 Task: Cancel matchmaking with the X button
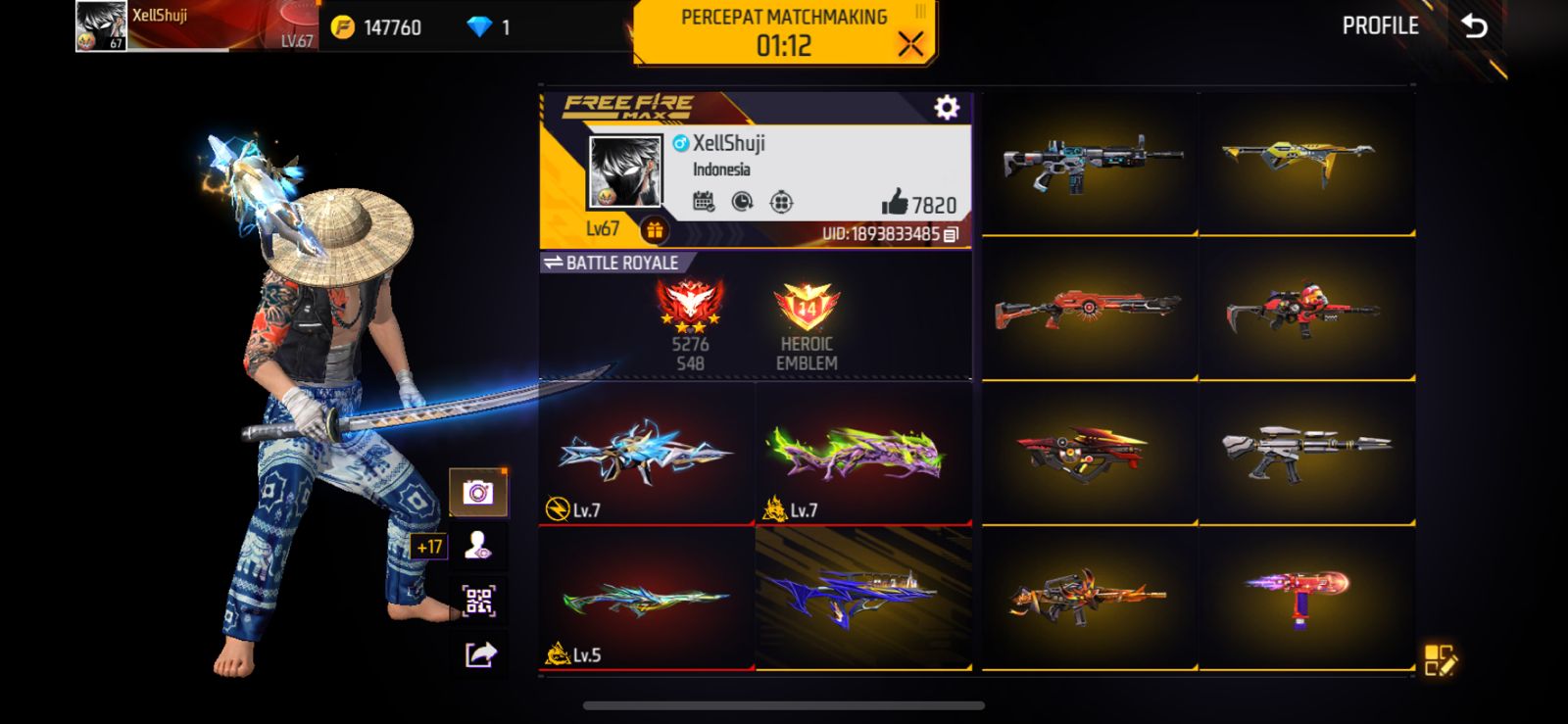pos(910,44)
